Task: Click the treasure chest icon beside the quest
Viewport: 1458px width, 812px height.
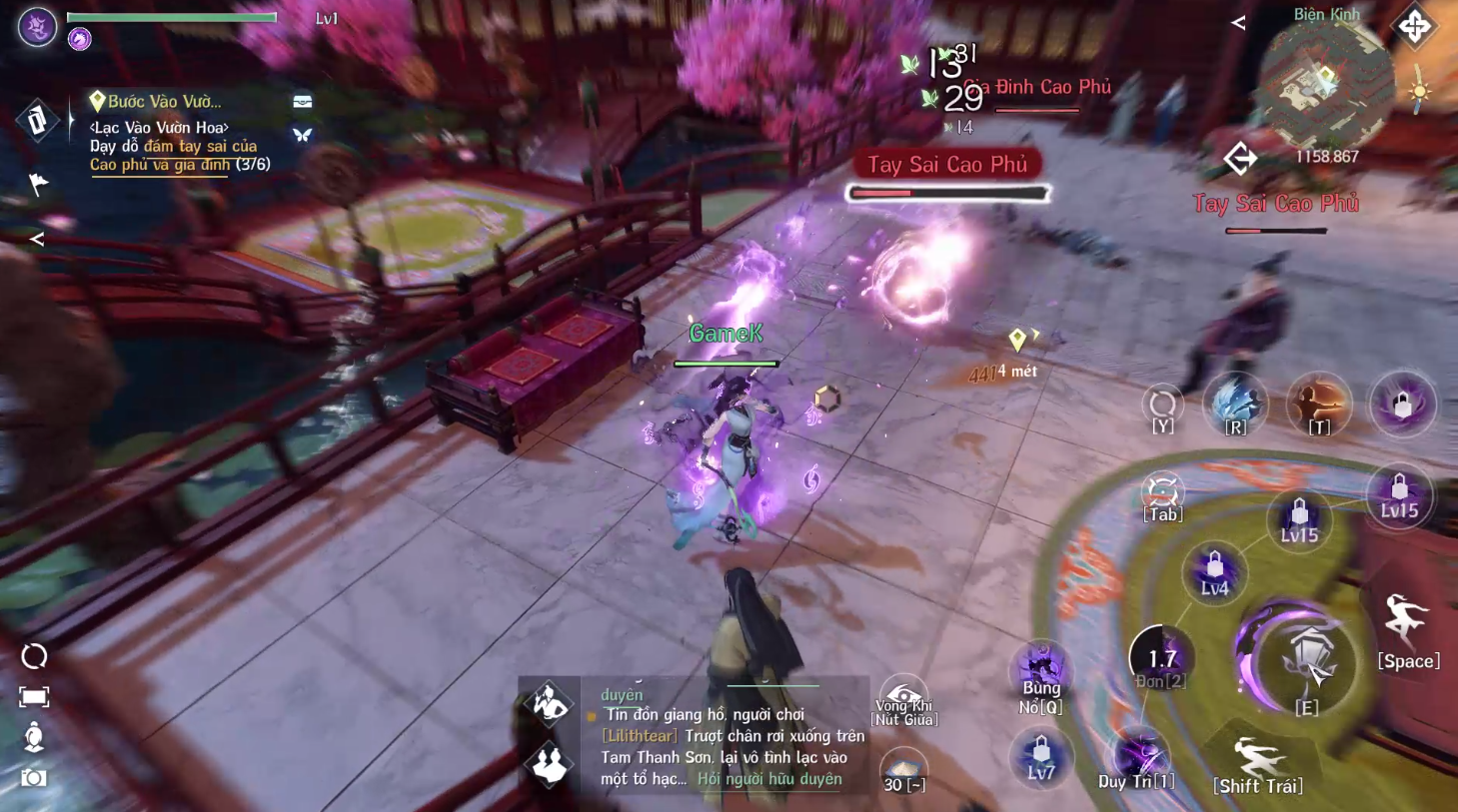Action: tap(302, 101)
